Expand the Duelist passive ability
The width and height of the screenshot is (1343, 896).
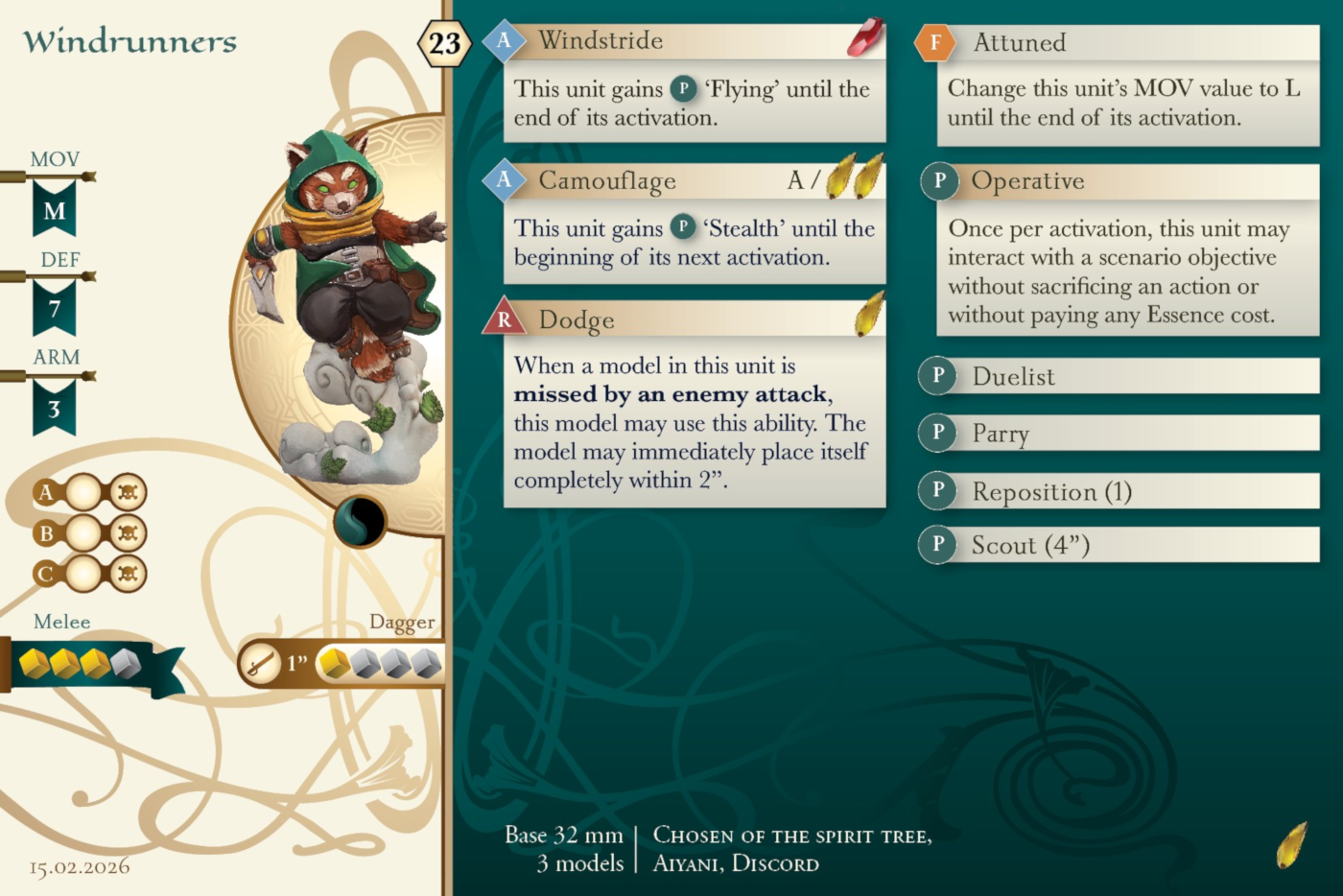[x=1119, y=376]
